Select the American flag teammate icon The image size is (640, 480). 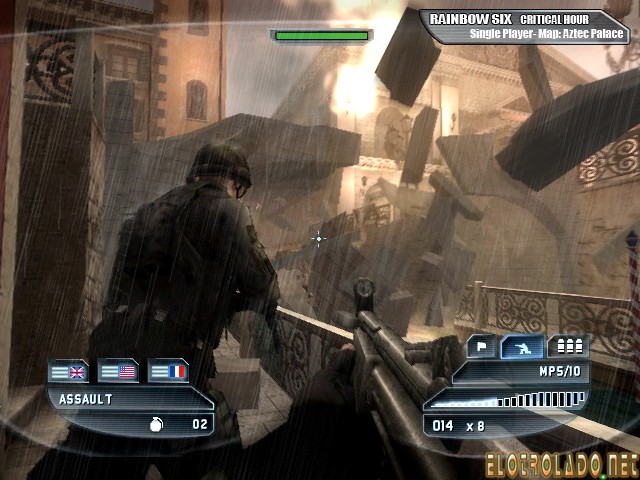coord(118,372)
